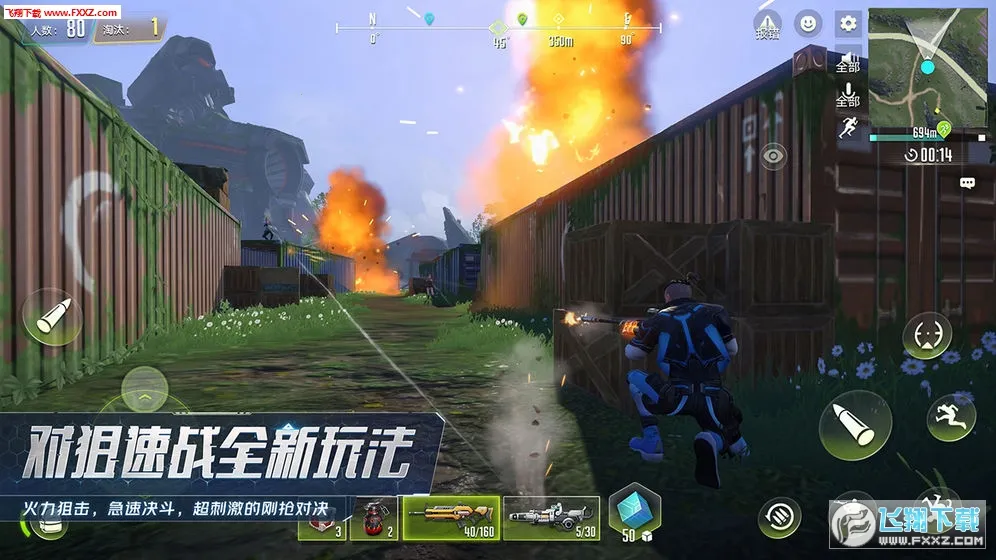Toggle the speaker voice channel setting
996x560 pixels.
[848, 61]
